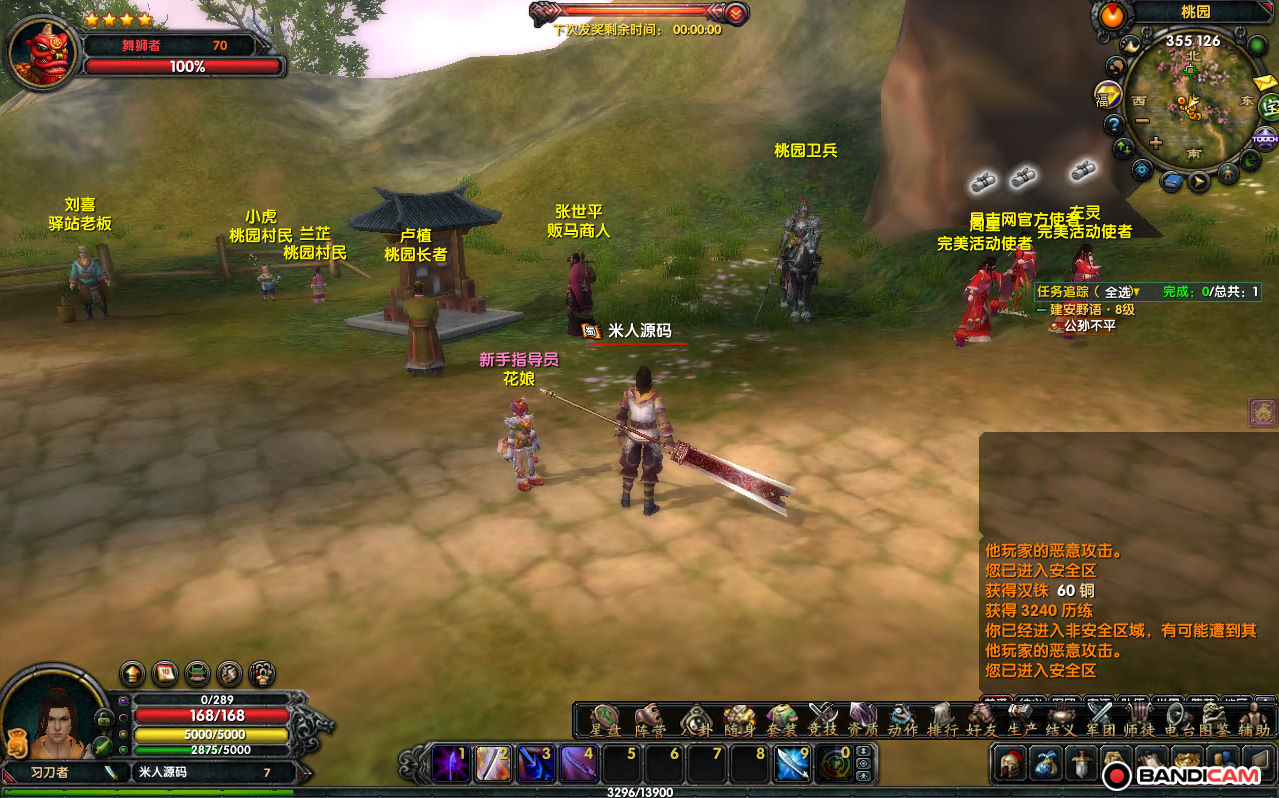Open the 八卦 bagua menu

pos(694,719)
